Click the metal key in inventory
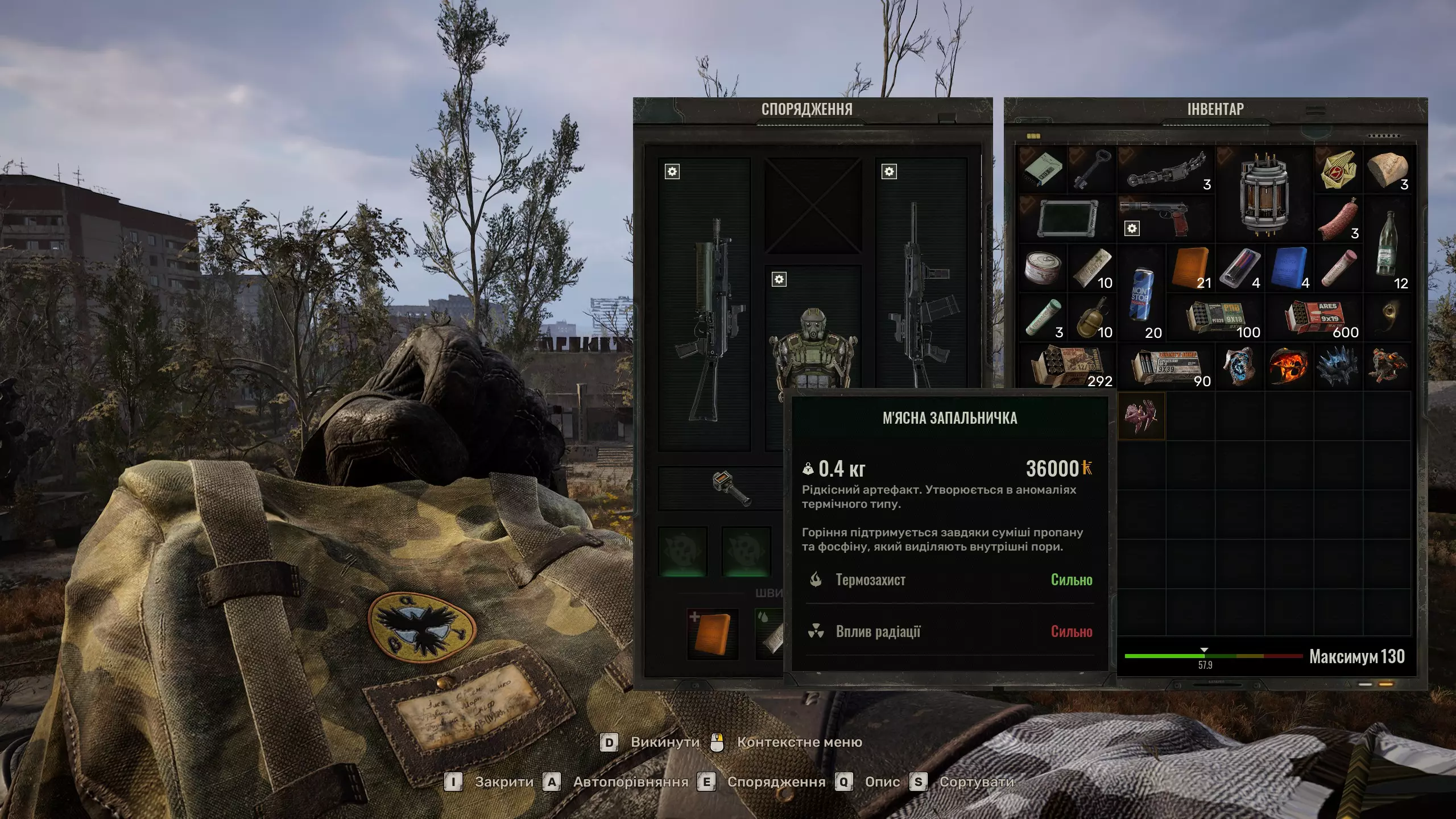The height and width of the screenshot is (819, 1456). tap(1092, 169)
